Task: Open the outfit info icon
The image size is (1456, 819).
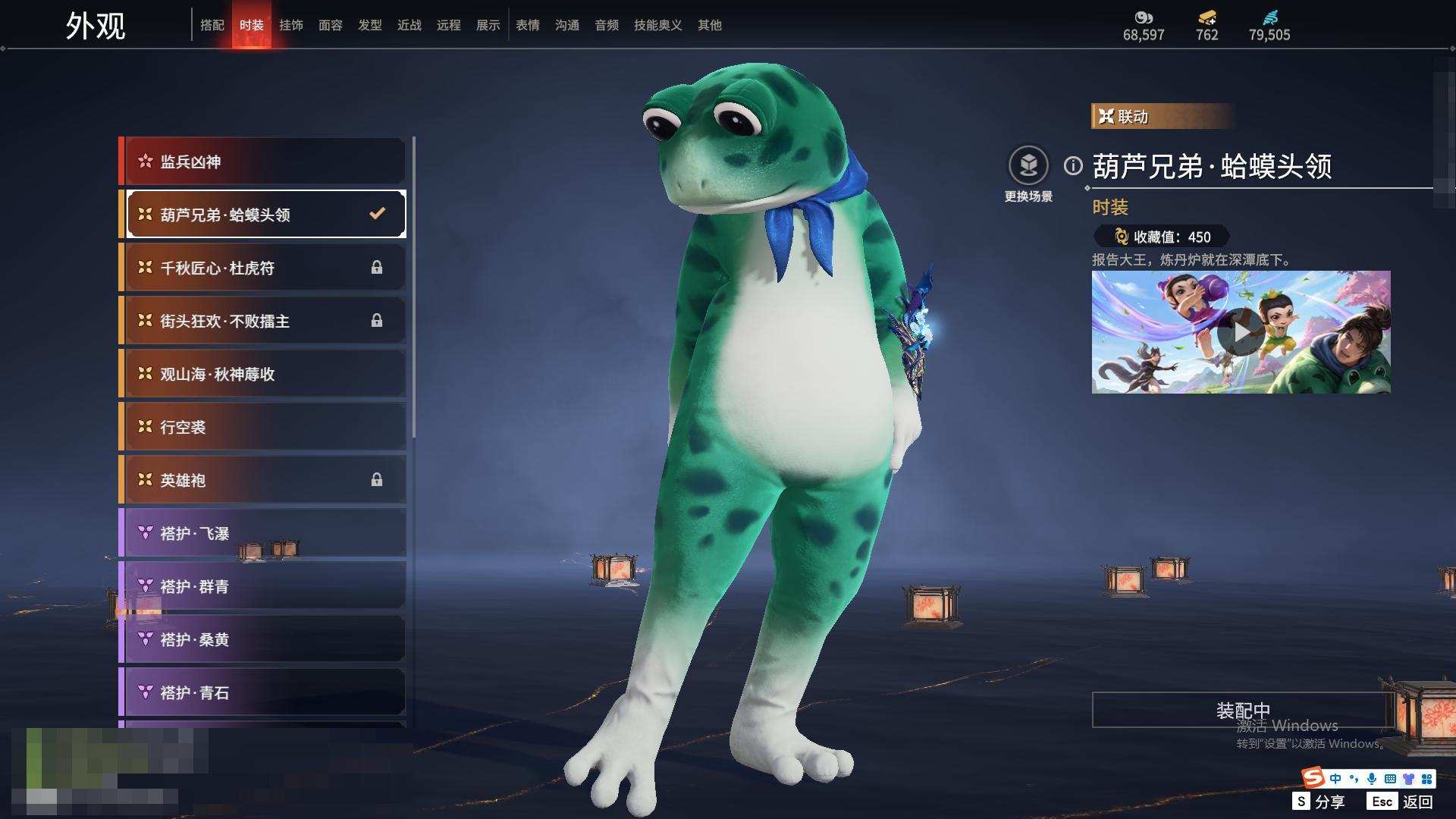Action: click(1073, 165)
